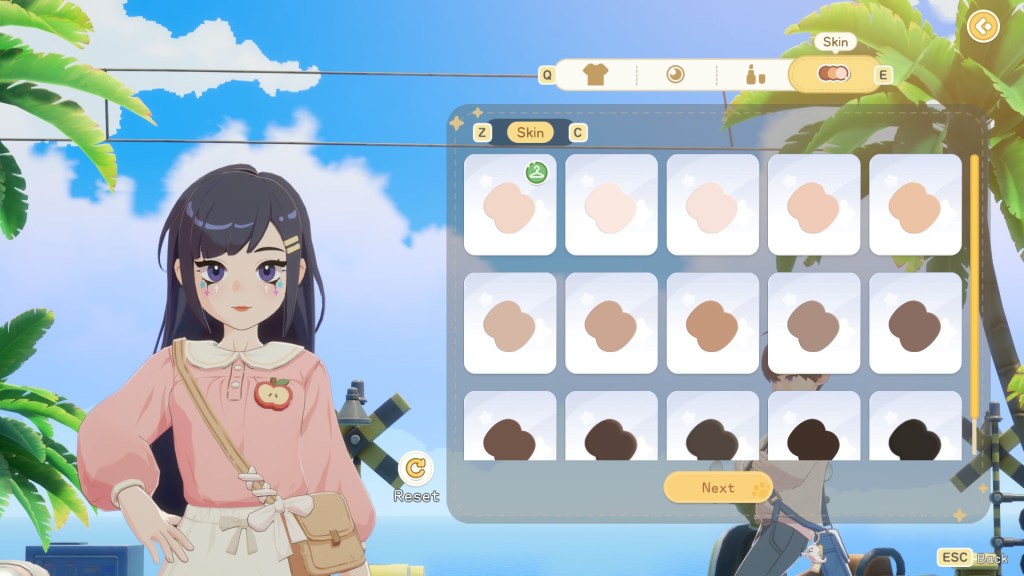Click the Back label beside ESC

tap(992, 558)
